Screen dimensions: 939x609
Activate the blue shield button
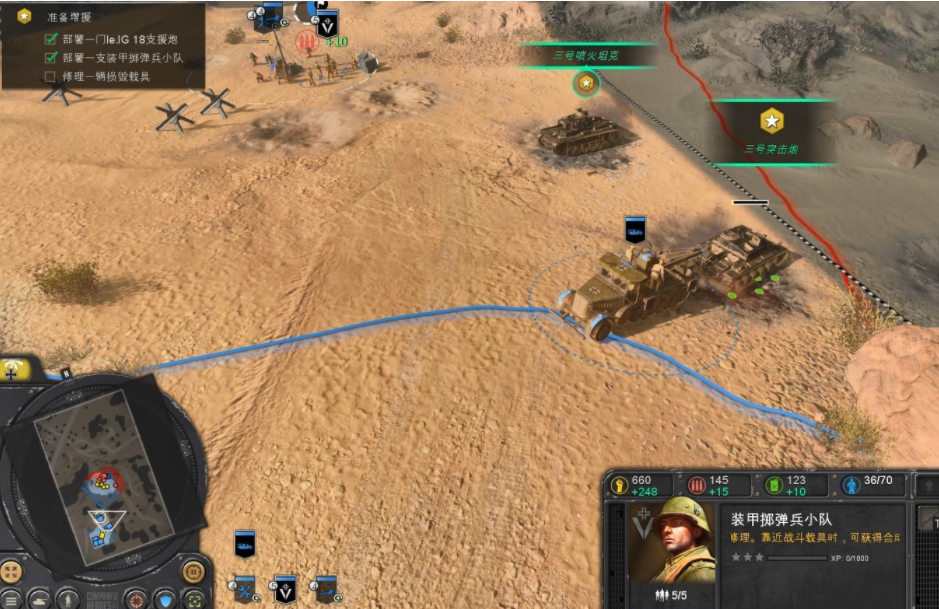pyautogui.click(x=164, y=598)
